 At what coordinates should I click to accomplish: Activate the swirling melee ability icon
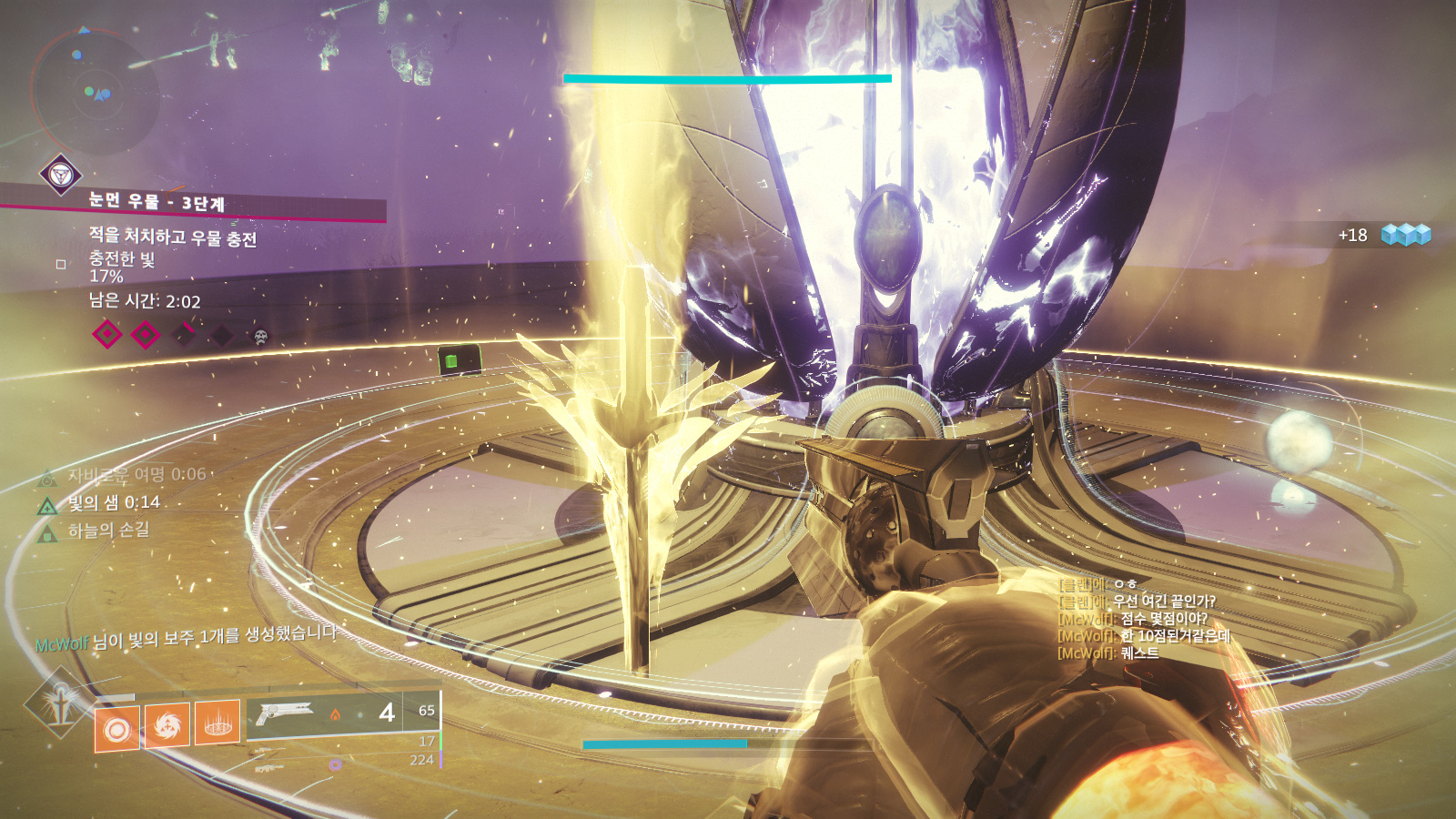coord(167,725)
